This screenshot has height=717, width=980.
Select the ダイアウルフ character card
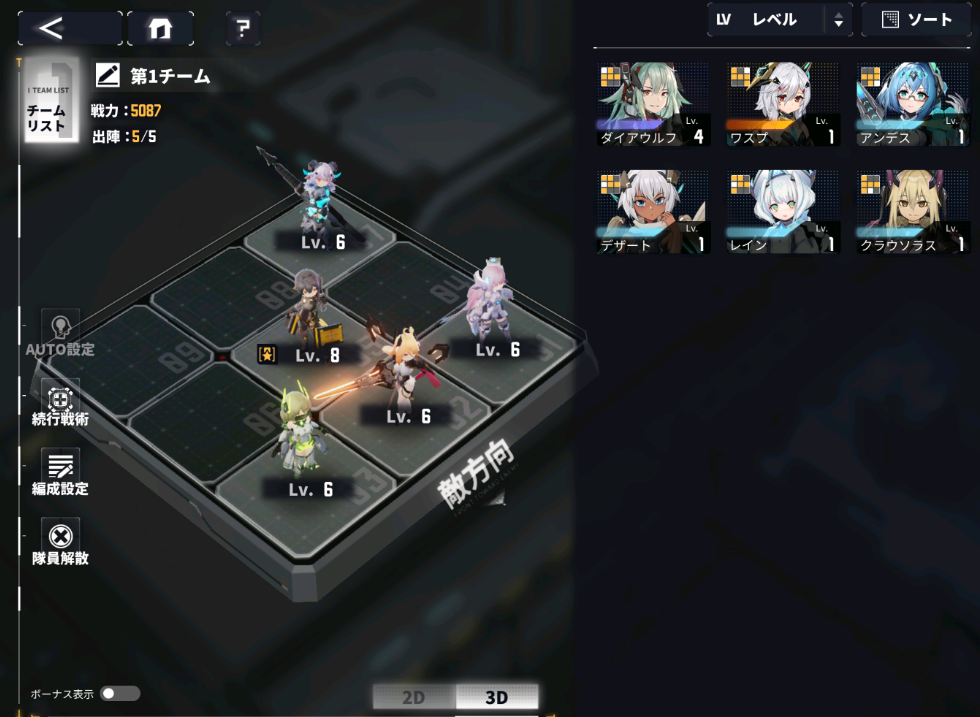pos(654,105)
